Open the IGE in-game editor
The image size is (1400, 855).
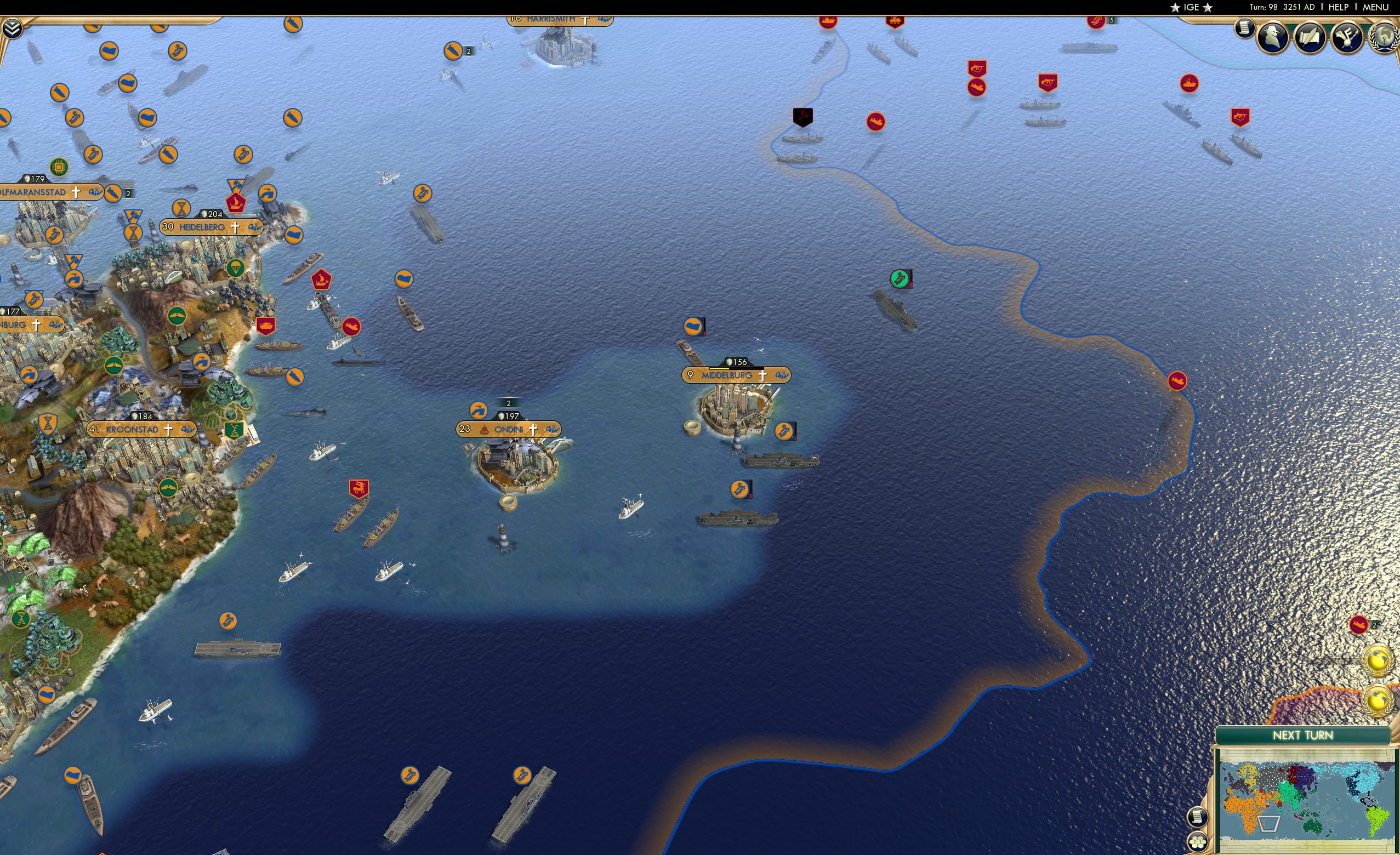pyautogui.click(x=1192, y=7)
